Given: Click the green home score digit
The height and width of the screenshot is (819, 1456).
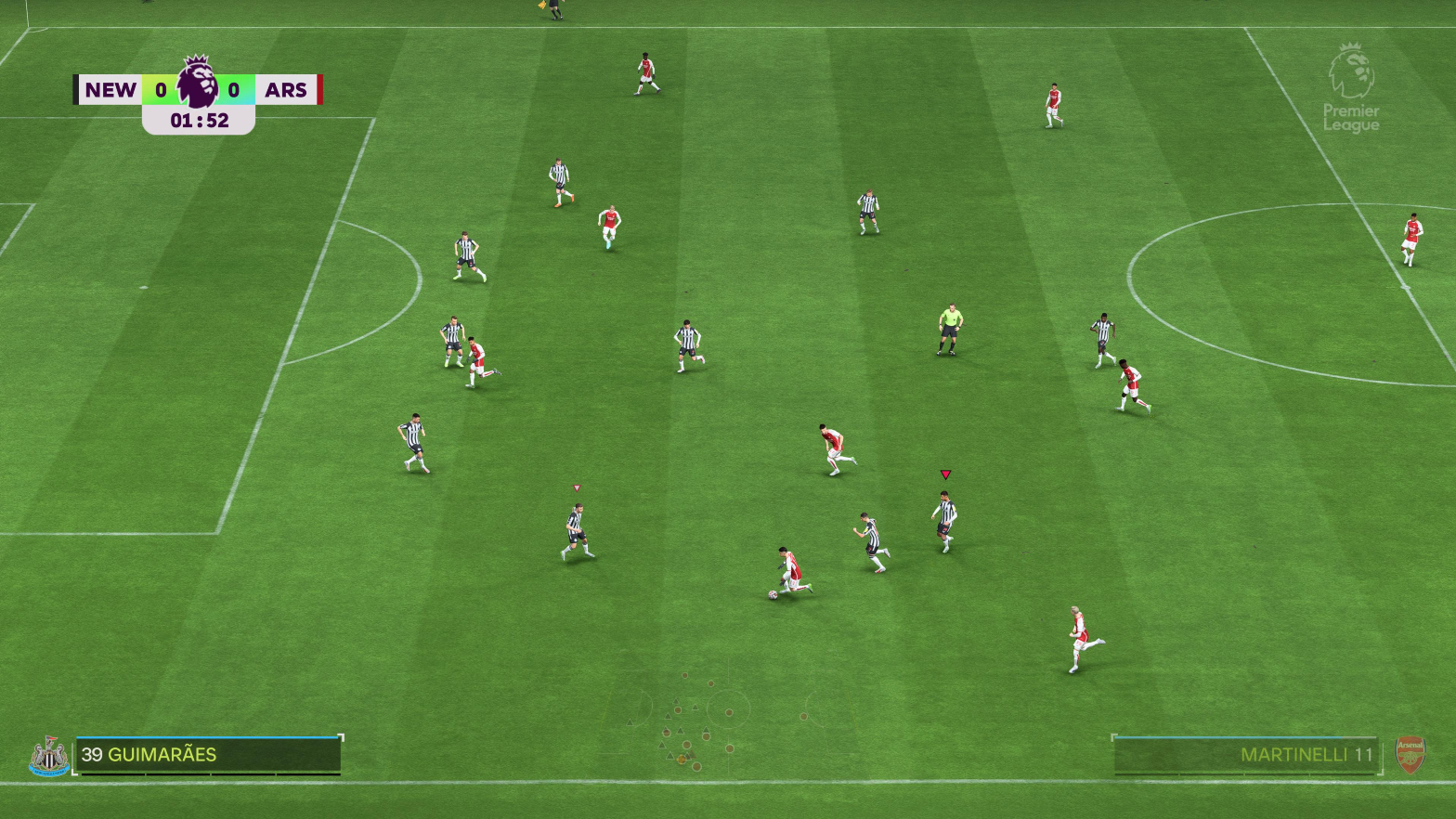Looking at the screenshot, I should [163, 89].
